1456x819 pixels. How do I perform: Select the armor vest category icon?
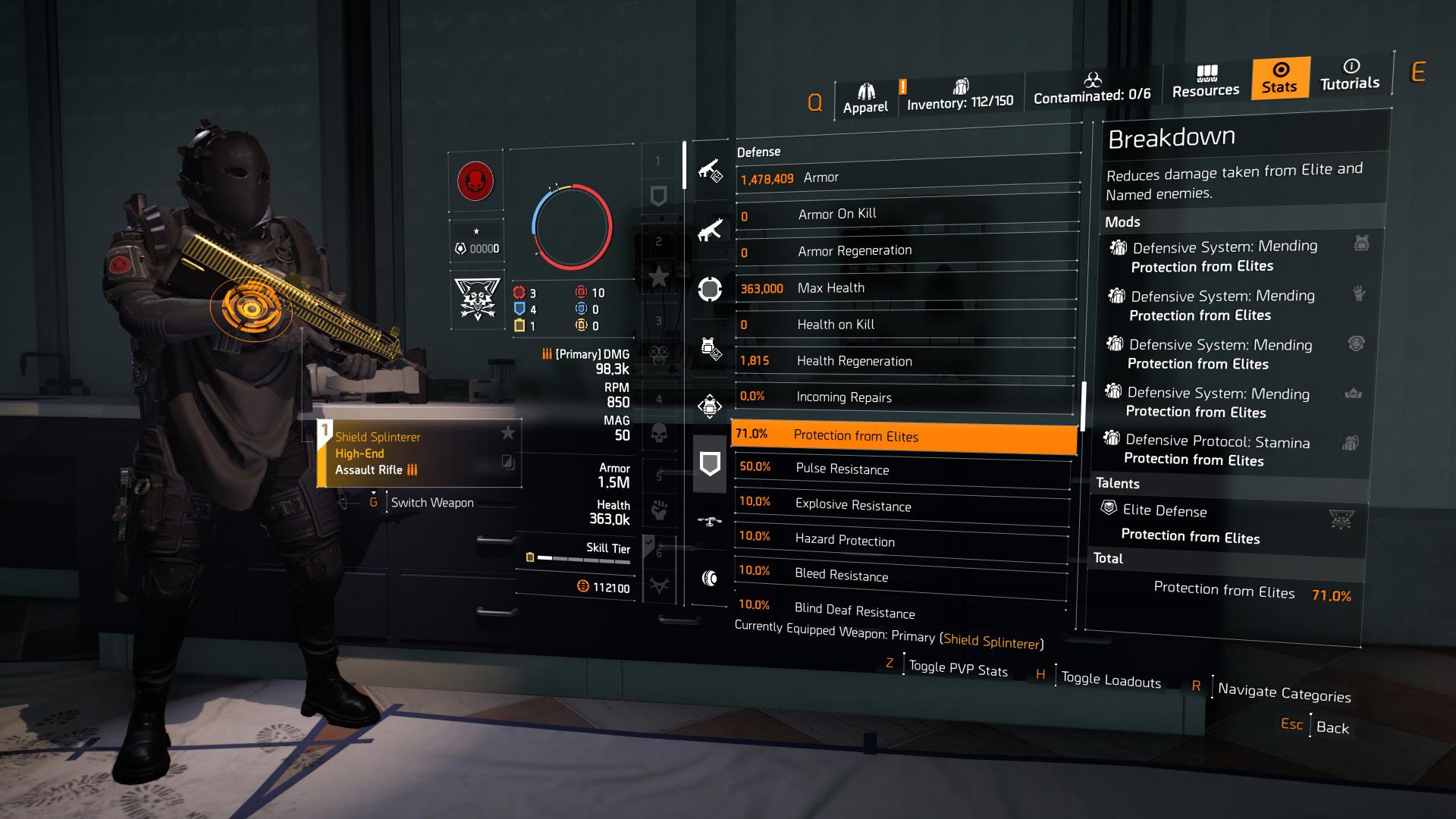[x=709, y=347]
